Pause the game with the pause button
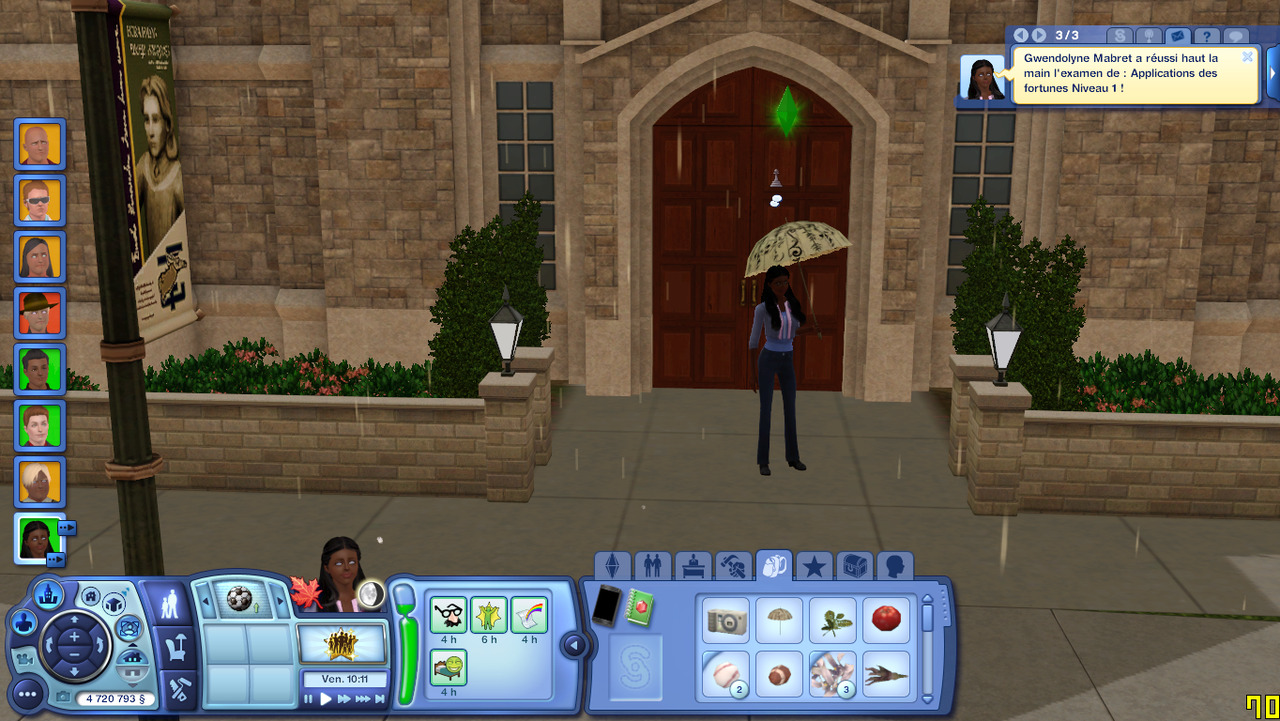The height and width of the screenshot is (721, 1280). [x=309, y=699]
